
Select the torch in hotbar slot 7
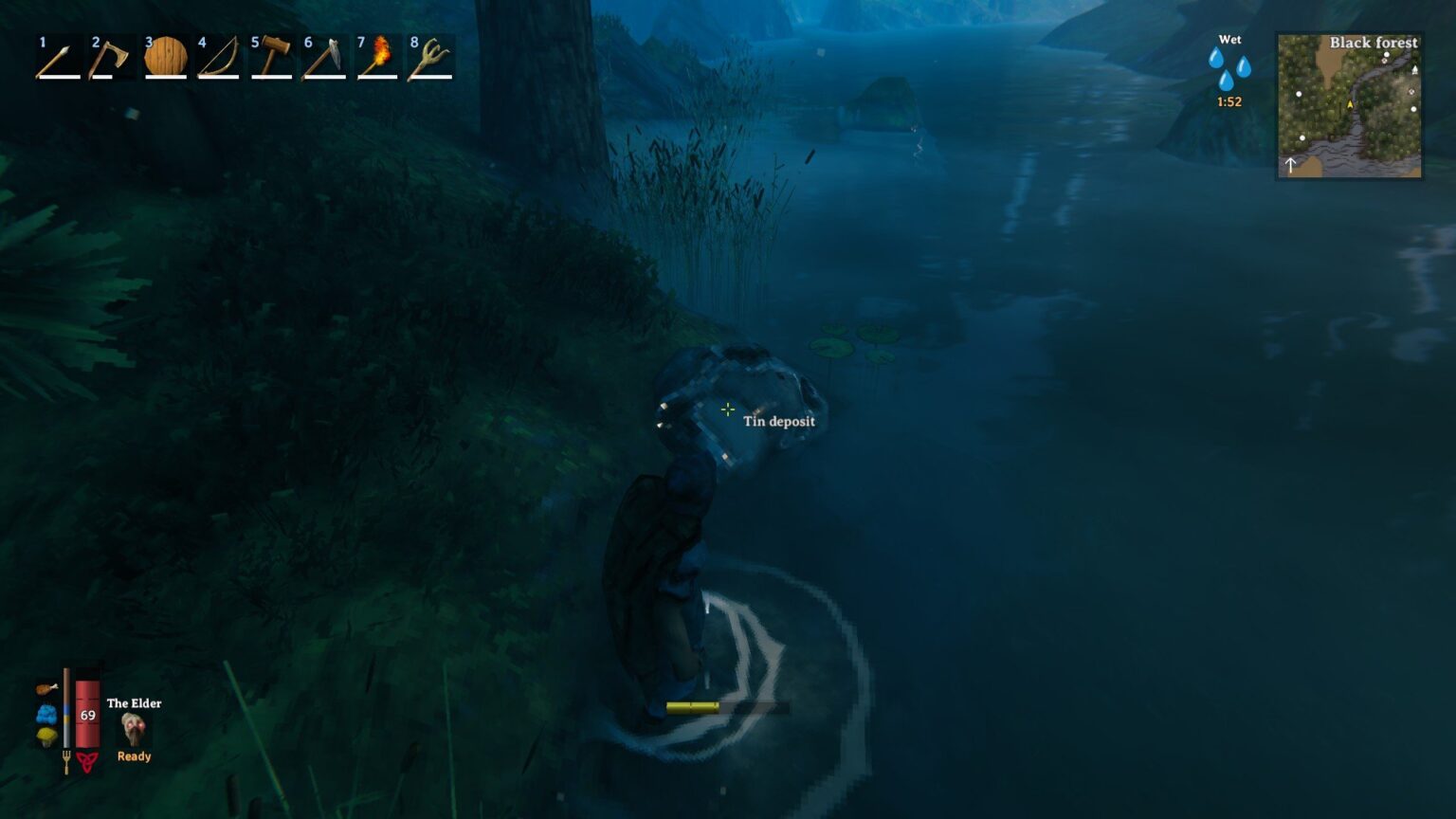[x=379, y=59]
